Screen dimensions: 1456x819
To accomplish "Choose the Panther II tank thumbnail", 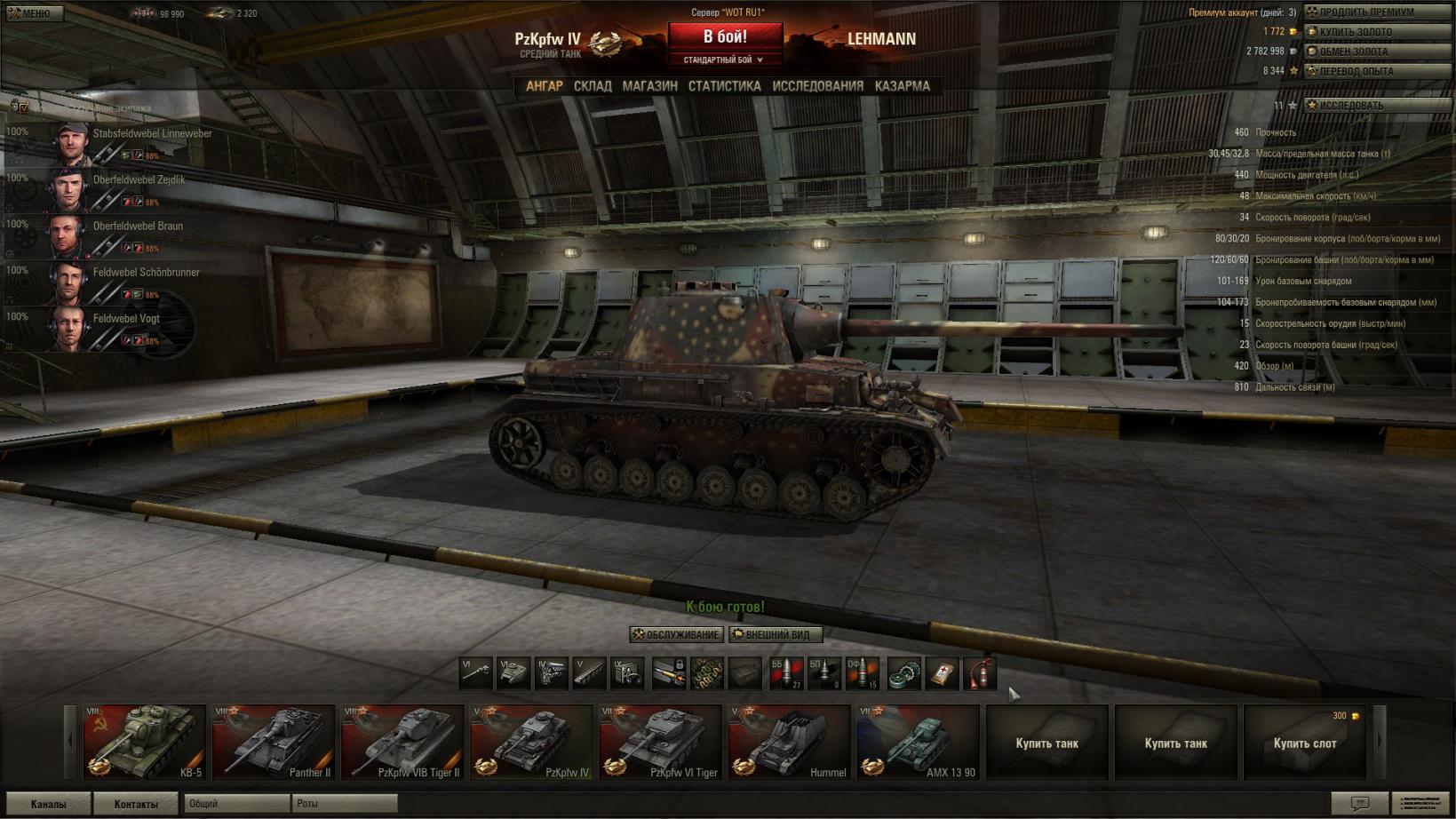I will (x=274, y=743).
